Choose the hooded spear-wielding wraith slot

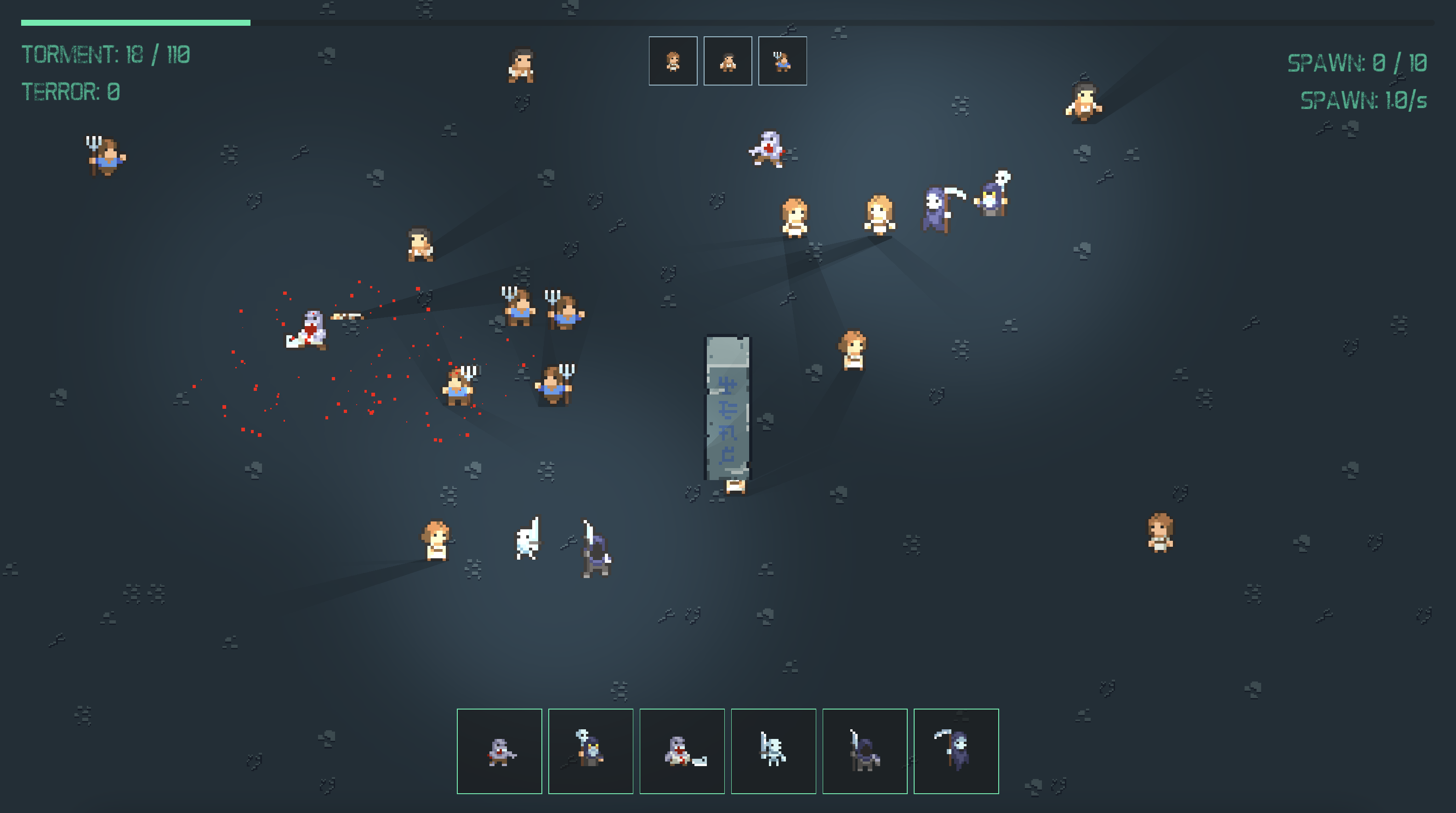tap(865, 751)
